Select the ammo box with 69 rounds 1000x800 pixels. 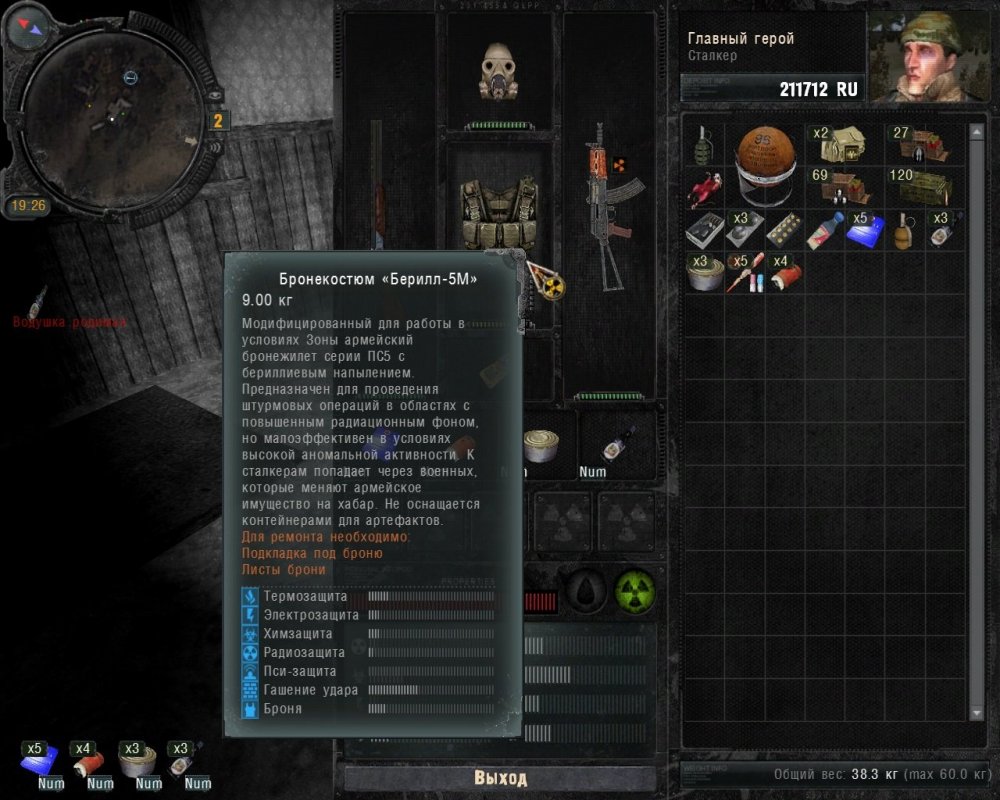tap(841, 187)
